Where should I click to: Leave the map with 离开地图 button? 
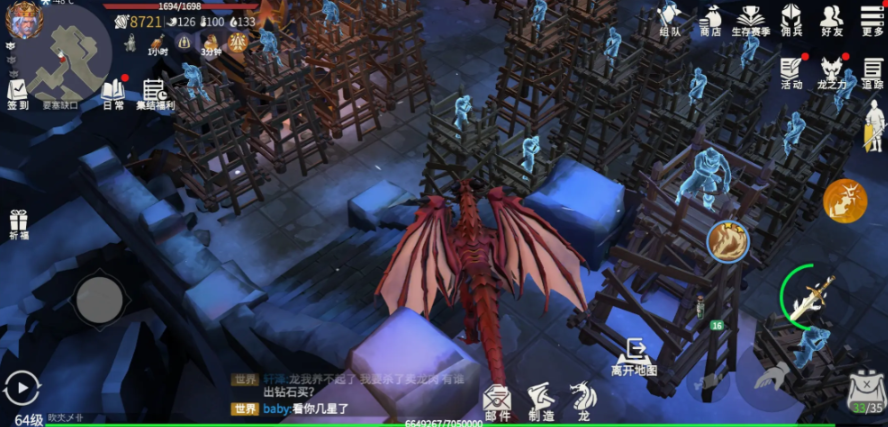coord(634,357)
